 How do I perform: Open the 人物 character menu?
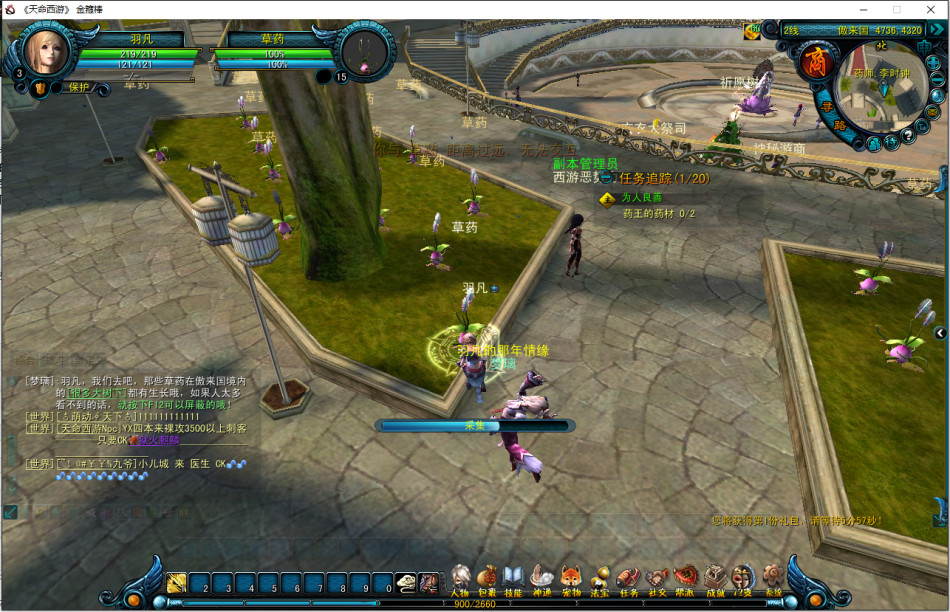(460, 577)
